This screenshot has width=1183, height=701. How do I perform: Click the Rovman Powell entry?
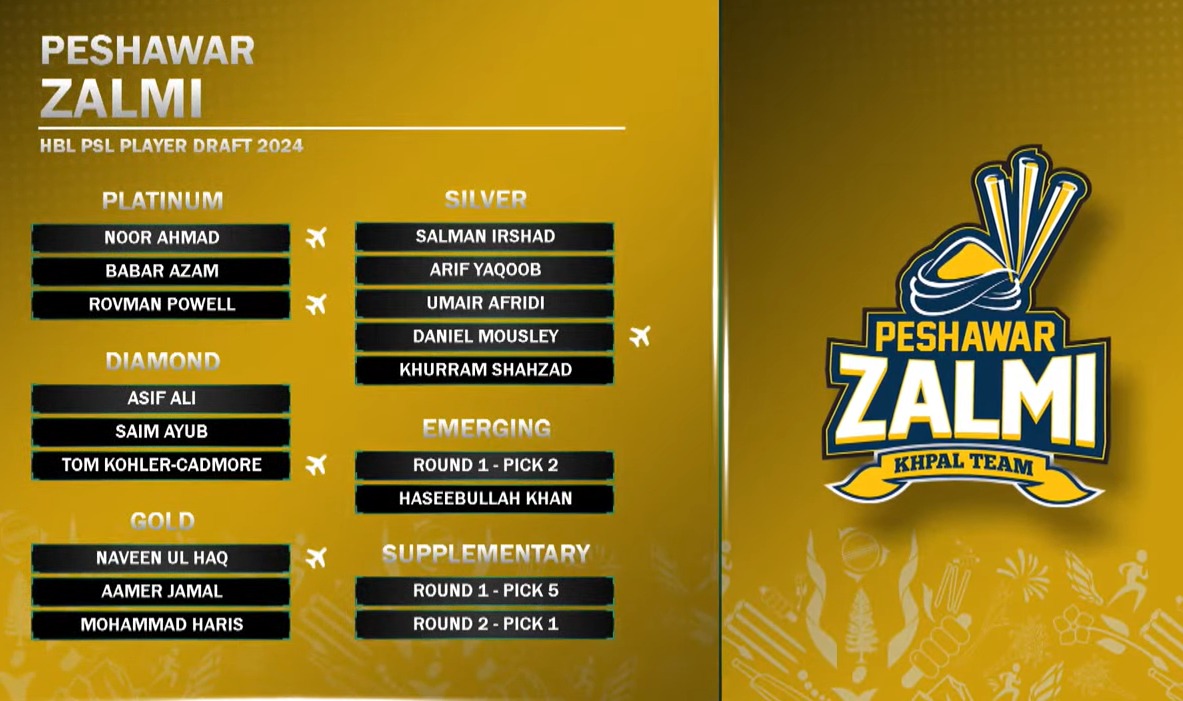161,304
